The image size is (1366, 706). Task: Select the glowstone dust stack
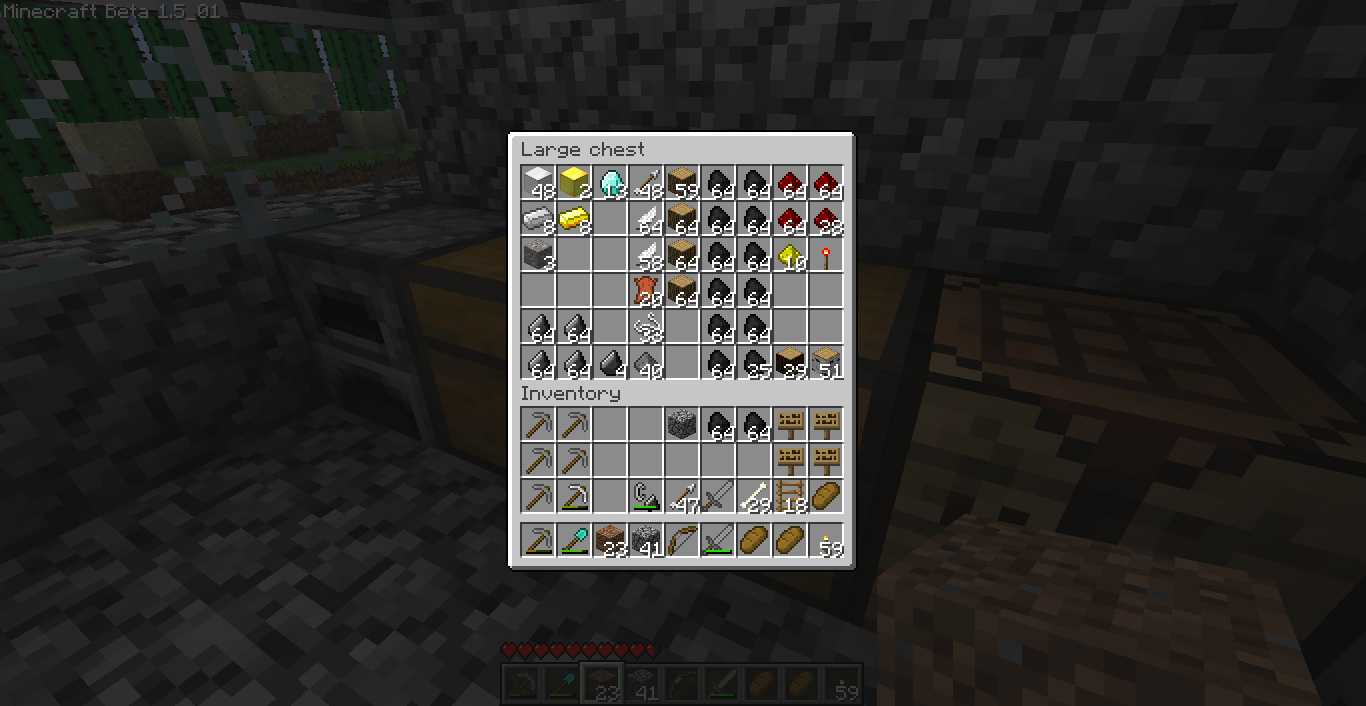[790, 255]
